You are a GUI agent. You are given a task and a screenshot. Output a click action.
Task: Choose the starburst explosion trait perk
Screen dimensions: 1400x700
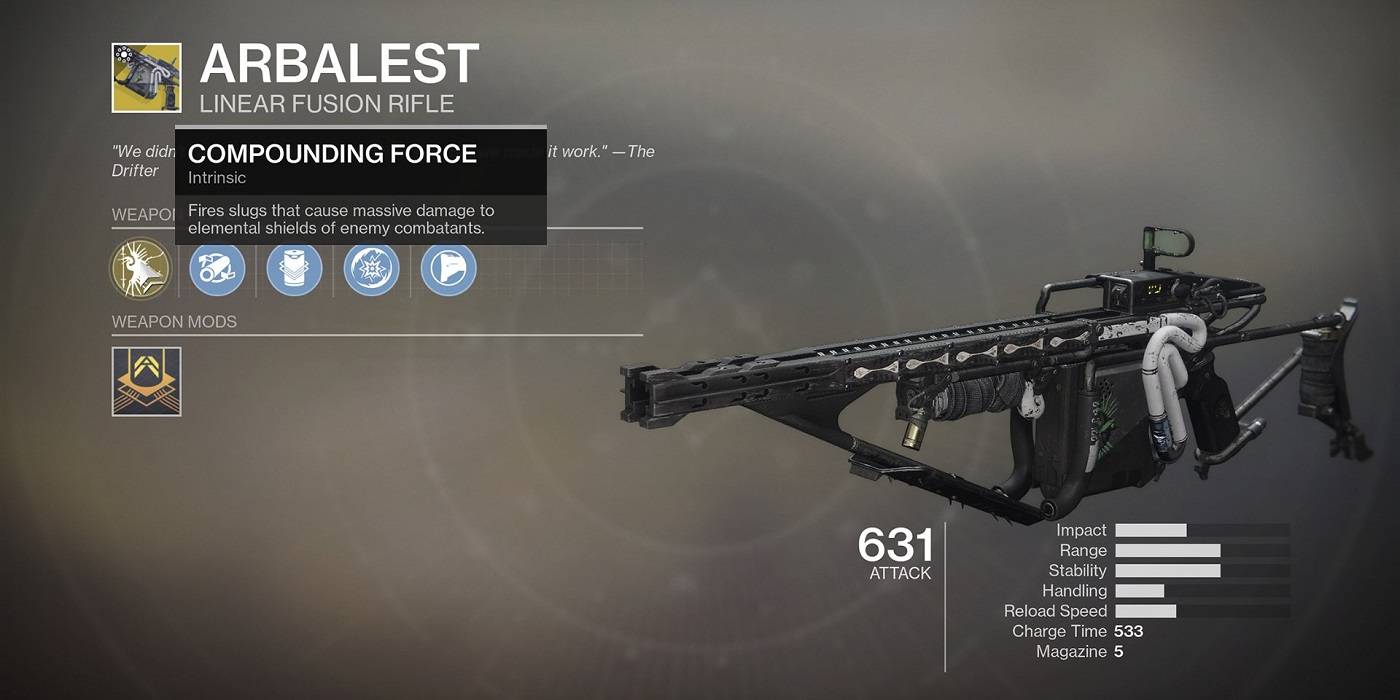click(x=372, y=270)
